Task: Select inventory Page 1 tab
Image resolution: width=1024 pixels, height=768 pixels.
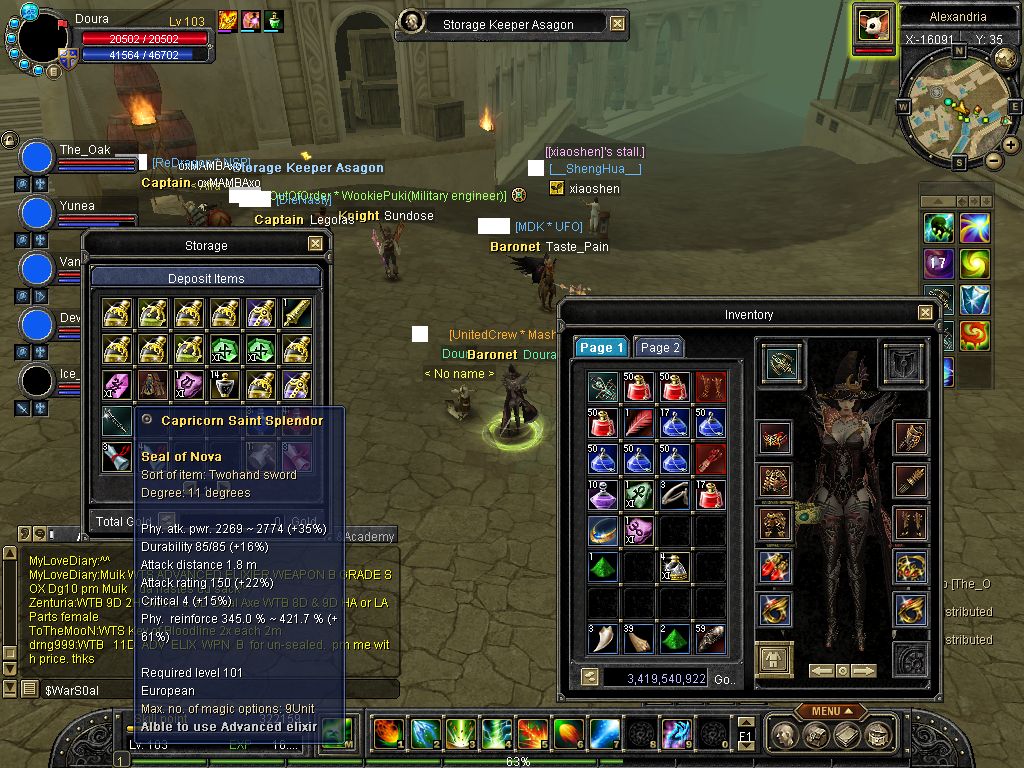Action: pyautogui.click(x=601, y=348)
